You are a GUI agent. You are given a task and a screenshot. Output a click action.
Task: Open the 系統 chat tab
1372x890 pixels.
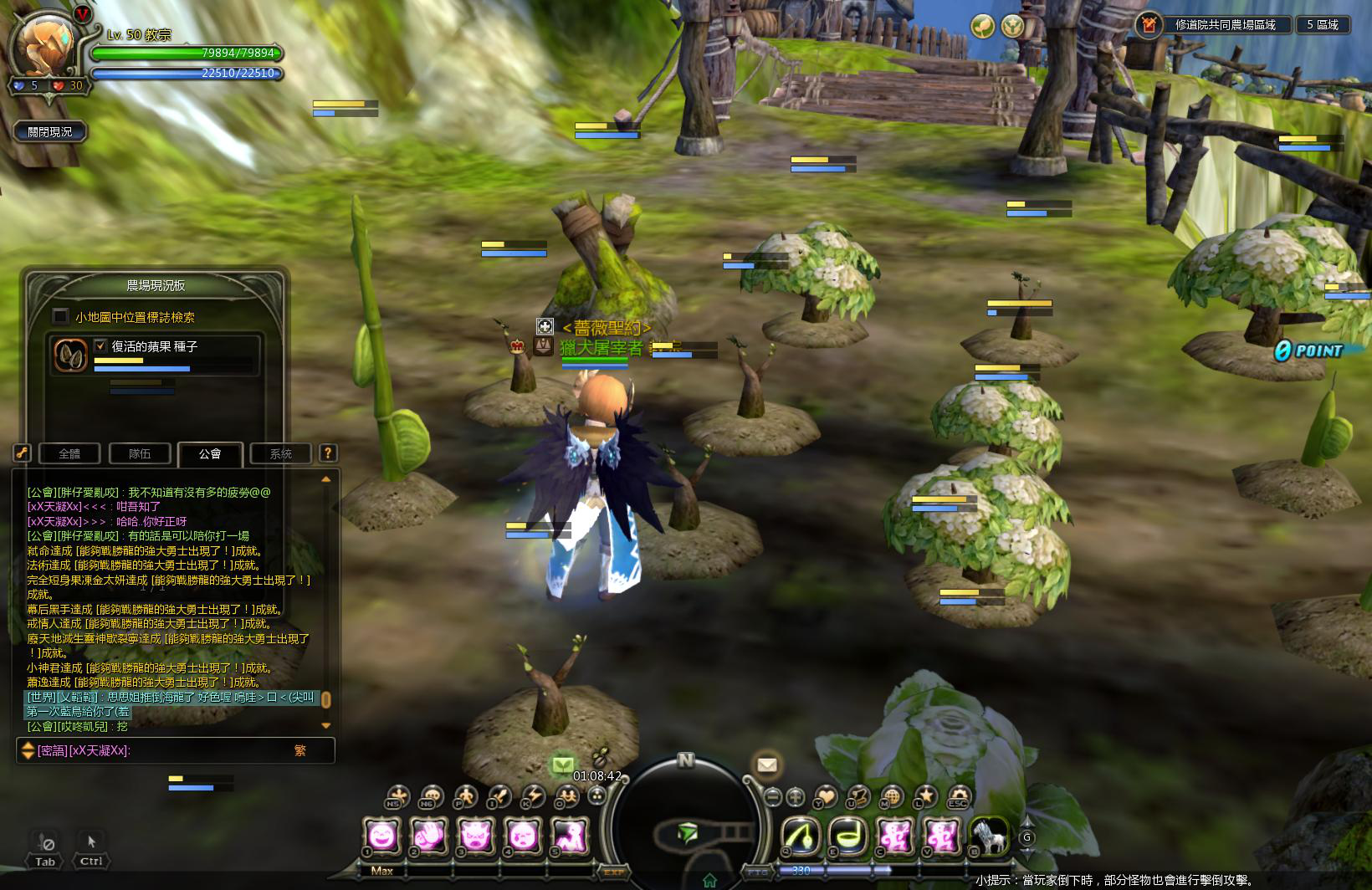point(281,453)
